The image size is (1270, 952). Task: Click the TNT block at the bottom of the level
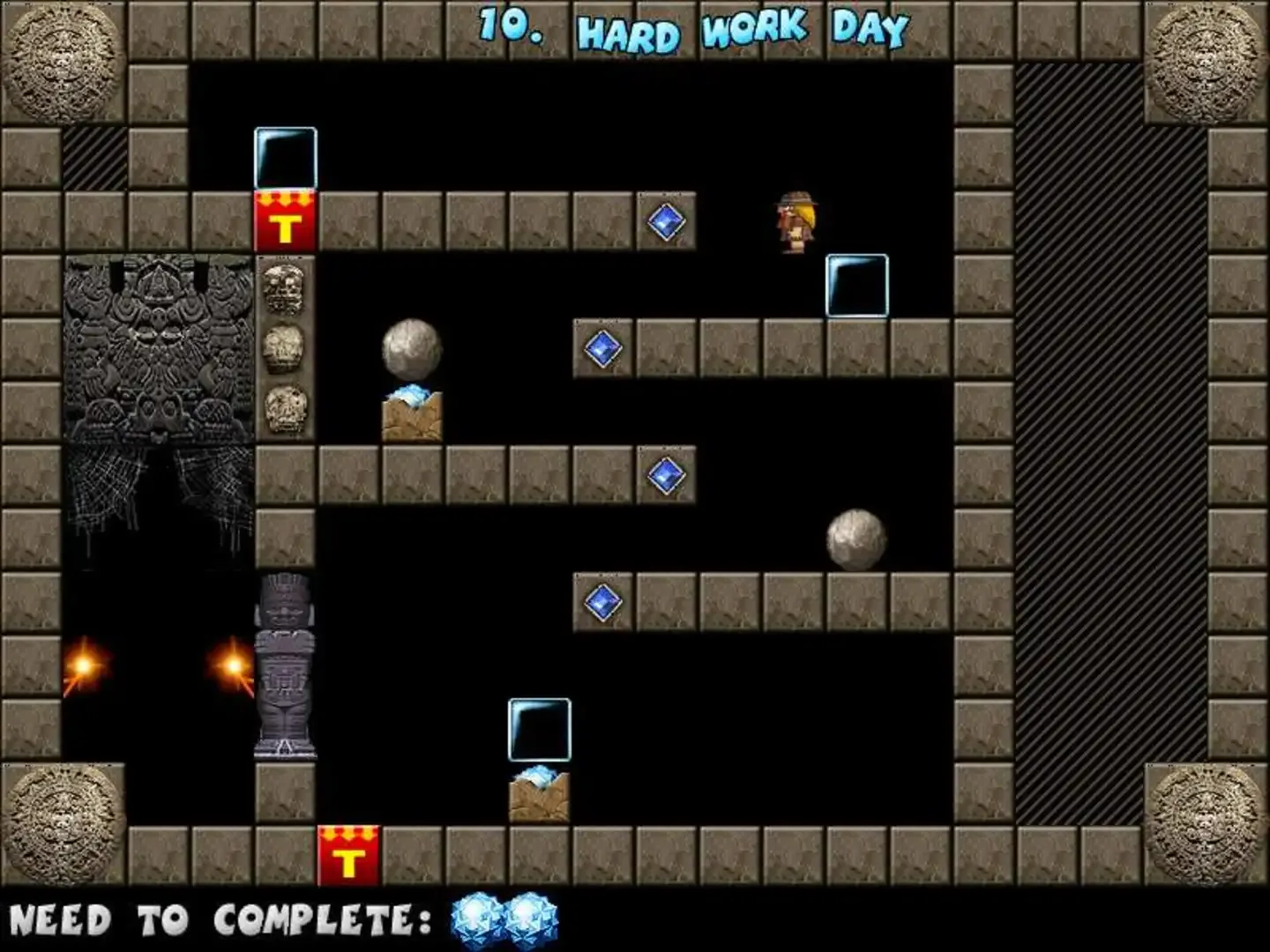tap(347, 855)
